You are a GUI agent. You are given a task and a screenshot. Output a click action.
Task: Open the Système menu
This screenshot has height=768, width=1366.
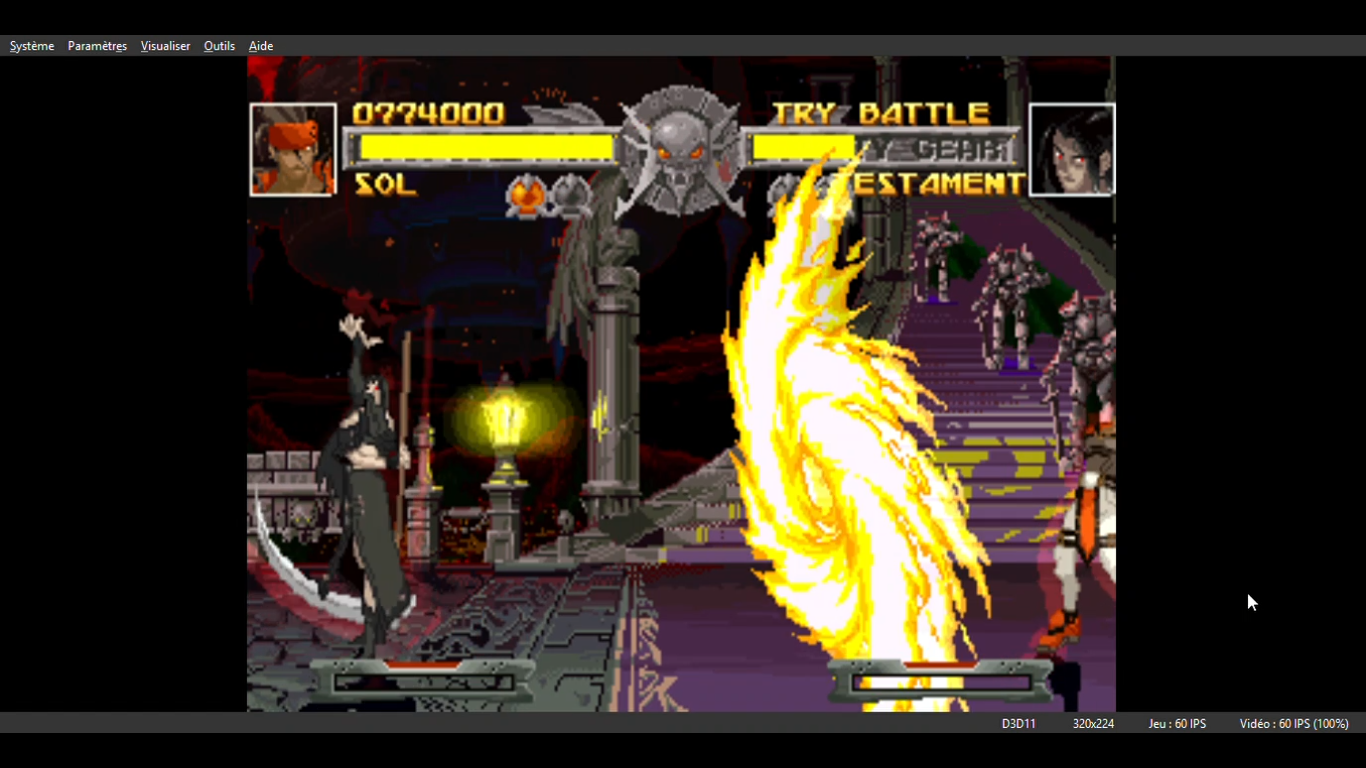tap(32, 46)
